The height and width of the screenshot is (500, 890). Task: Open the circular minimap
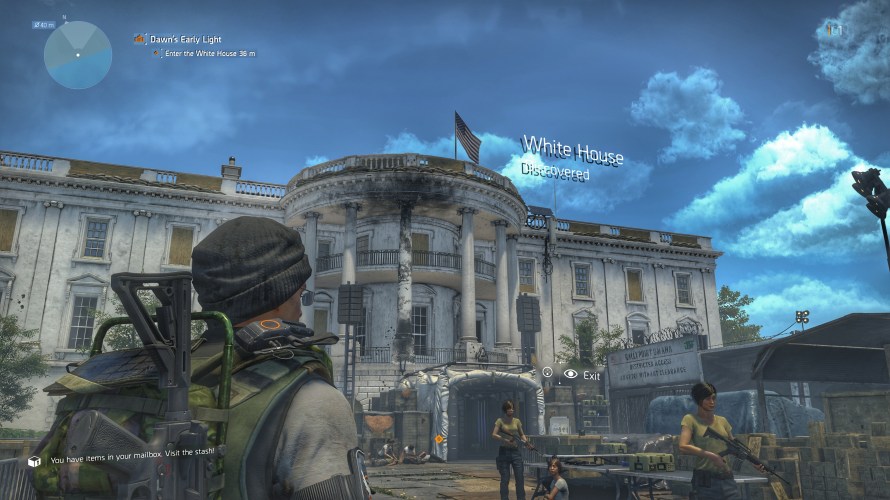[x=78, y=54]
